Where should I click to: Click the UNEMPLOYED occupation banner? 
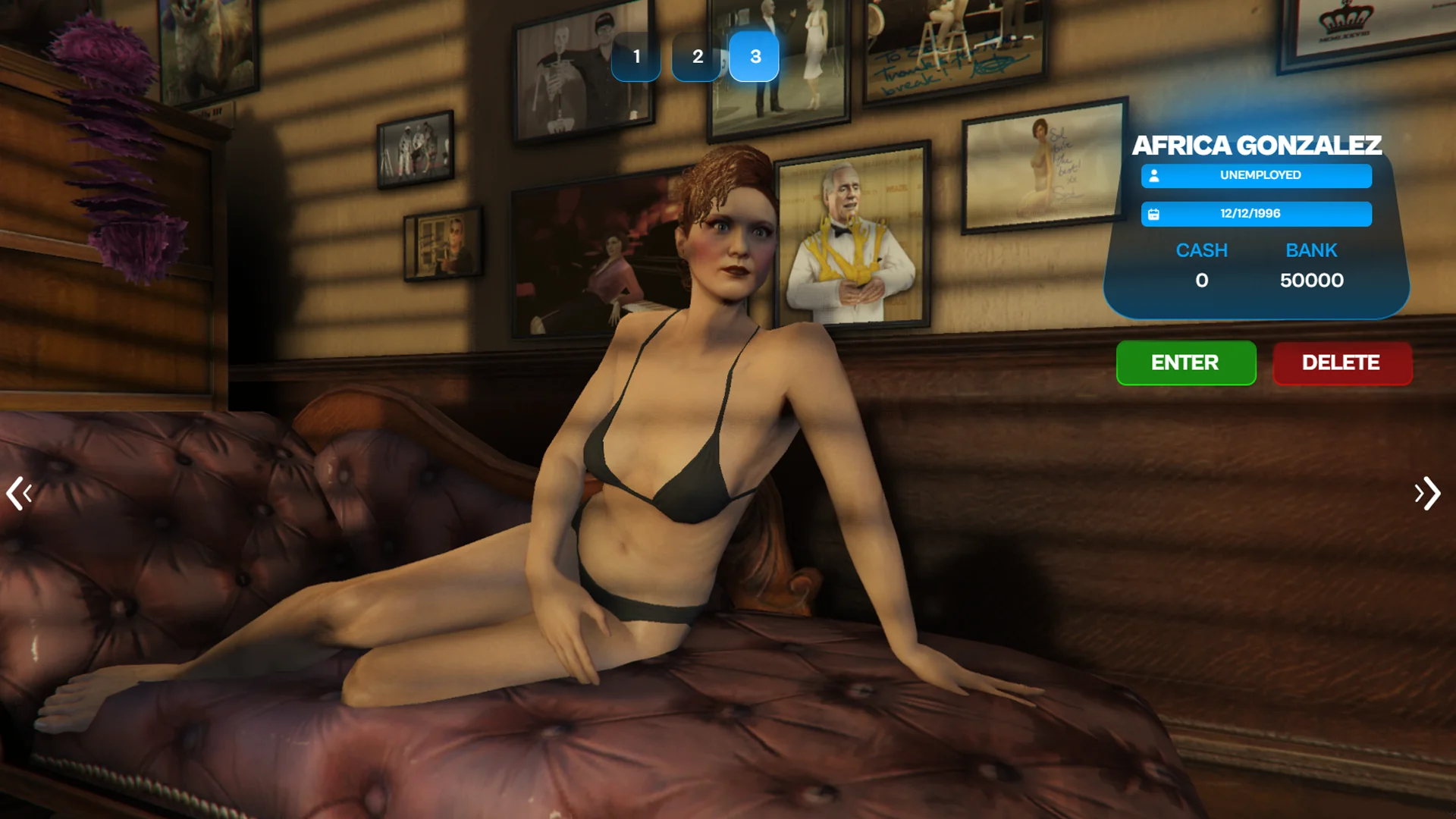(x=1260, y=176)
